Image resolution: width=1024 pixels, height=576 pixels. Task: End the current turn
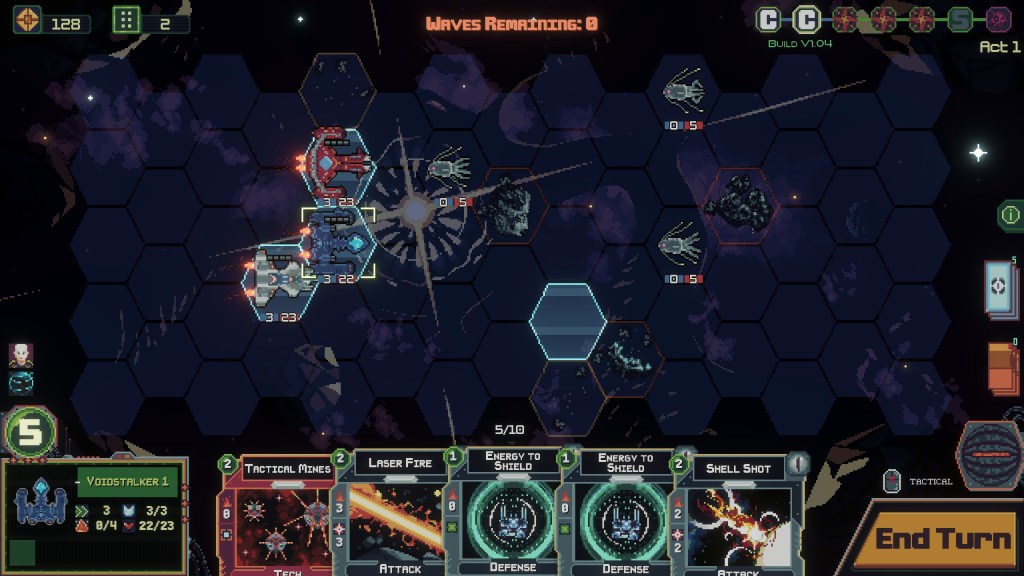942,539
